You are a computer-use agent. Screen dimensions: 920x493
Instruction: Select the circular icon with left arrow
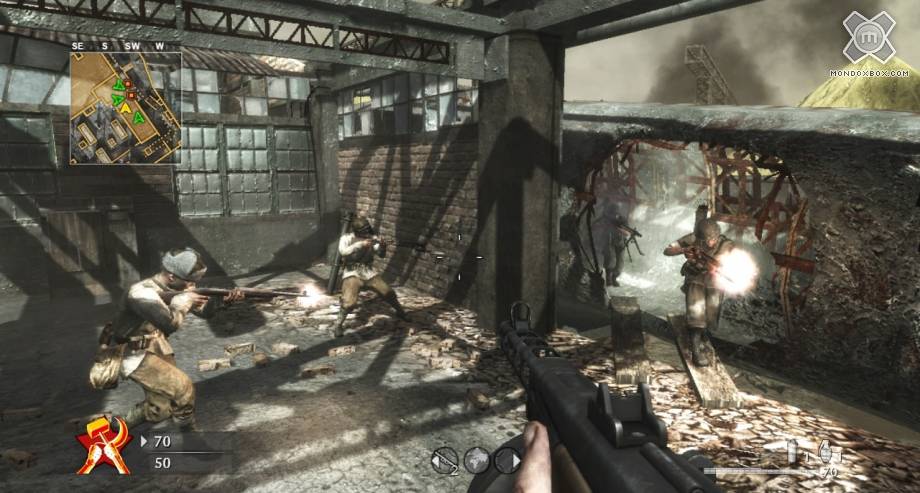pos(445,459)
